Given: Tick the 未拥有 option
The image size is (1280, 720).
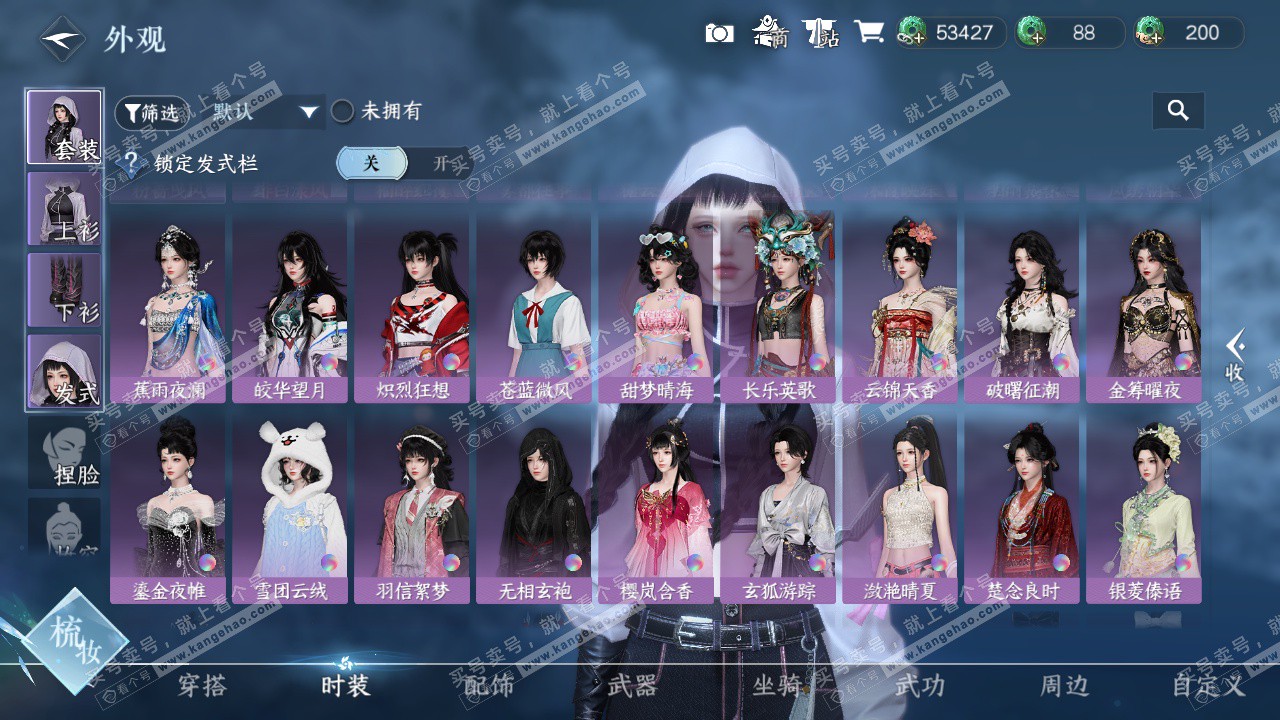Looking at the screenshot, I should [x=343, y=112].
